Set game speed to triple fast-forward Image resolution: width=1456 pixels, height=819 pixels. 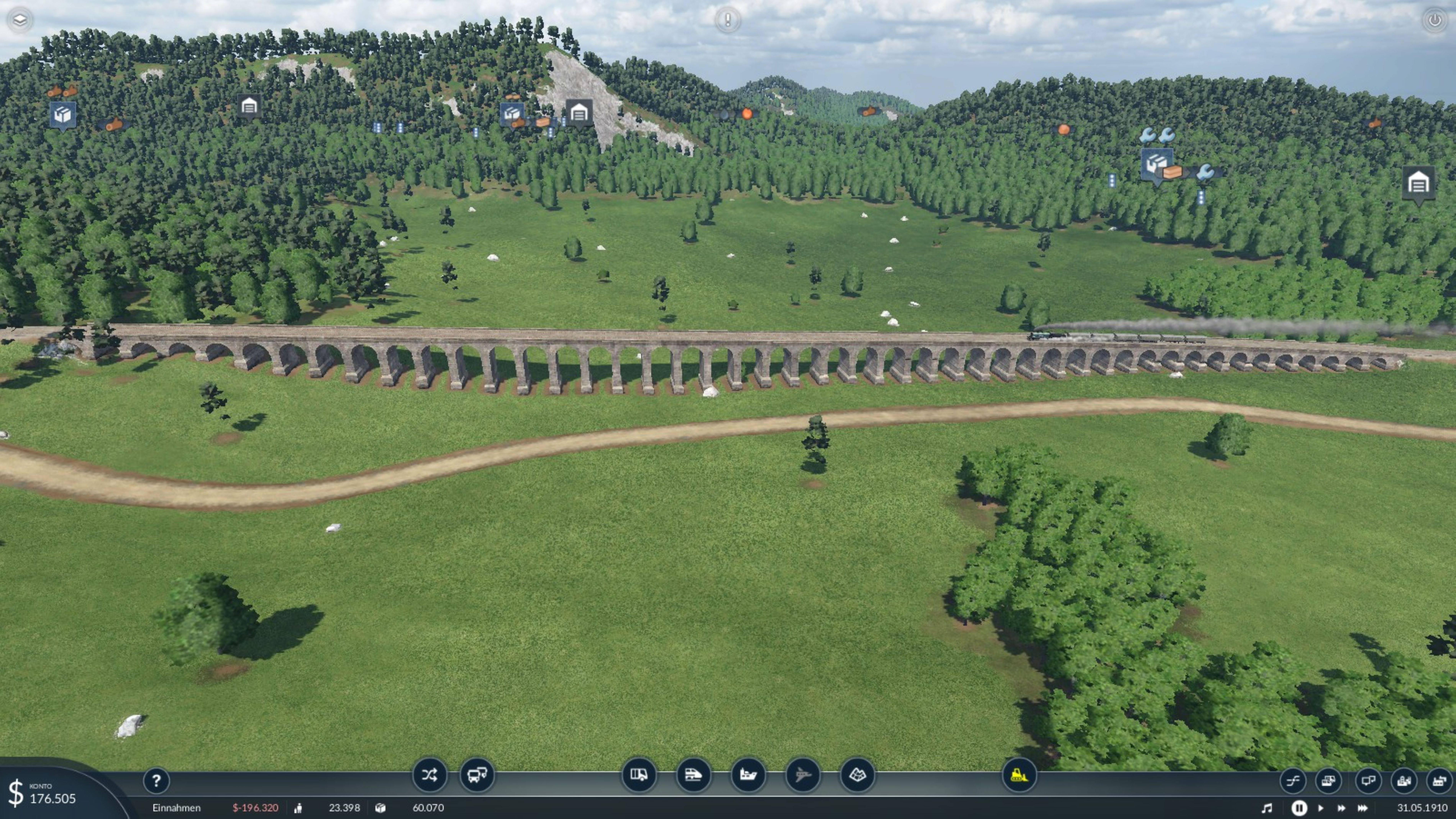[1363, 808]
